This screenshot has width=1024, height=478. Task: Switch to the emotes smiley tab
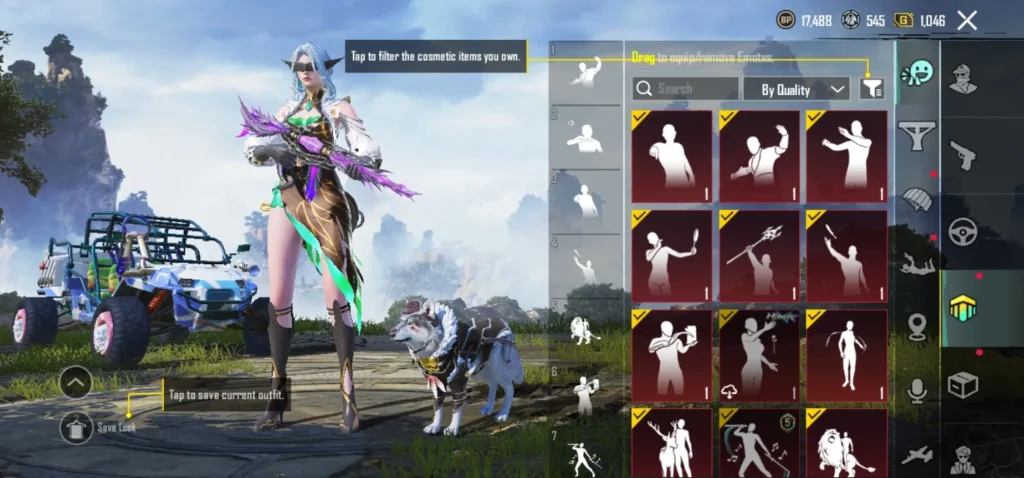[x=916, y=74]
